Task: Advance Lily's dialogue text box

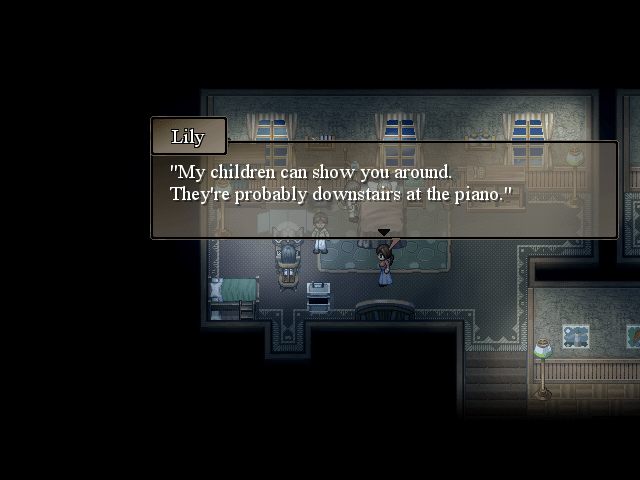Action: pyautogui.click(x=383, y=188)
